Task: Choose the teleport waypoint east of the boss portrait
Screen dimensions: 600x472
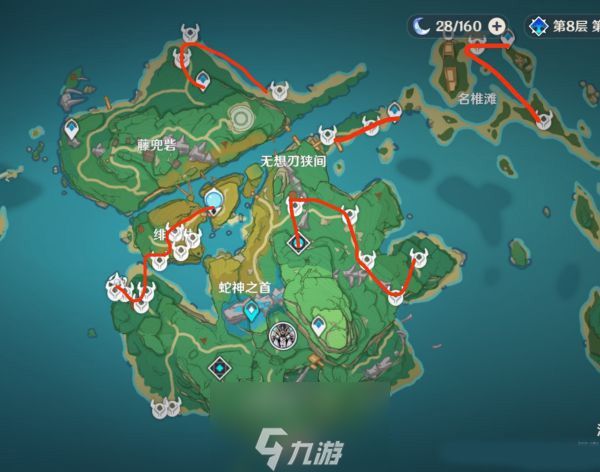Action: tap(319, 325)
